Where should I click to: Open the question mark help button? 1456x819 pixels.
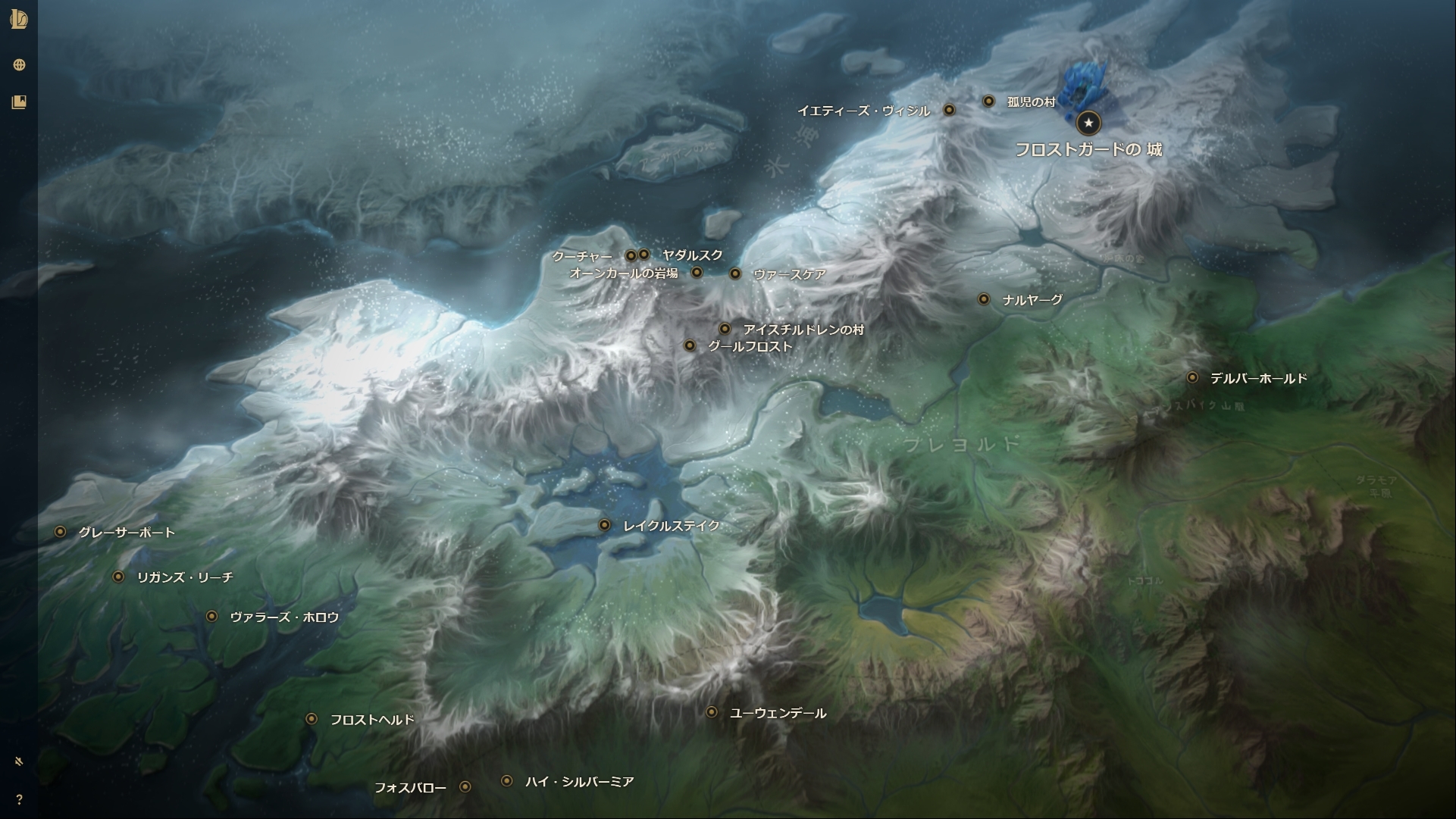[19, 799]
